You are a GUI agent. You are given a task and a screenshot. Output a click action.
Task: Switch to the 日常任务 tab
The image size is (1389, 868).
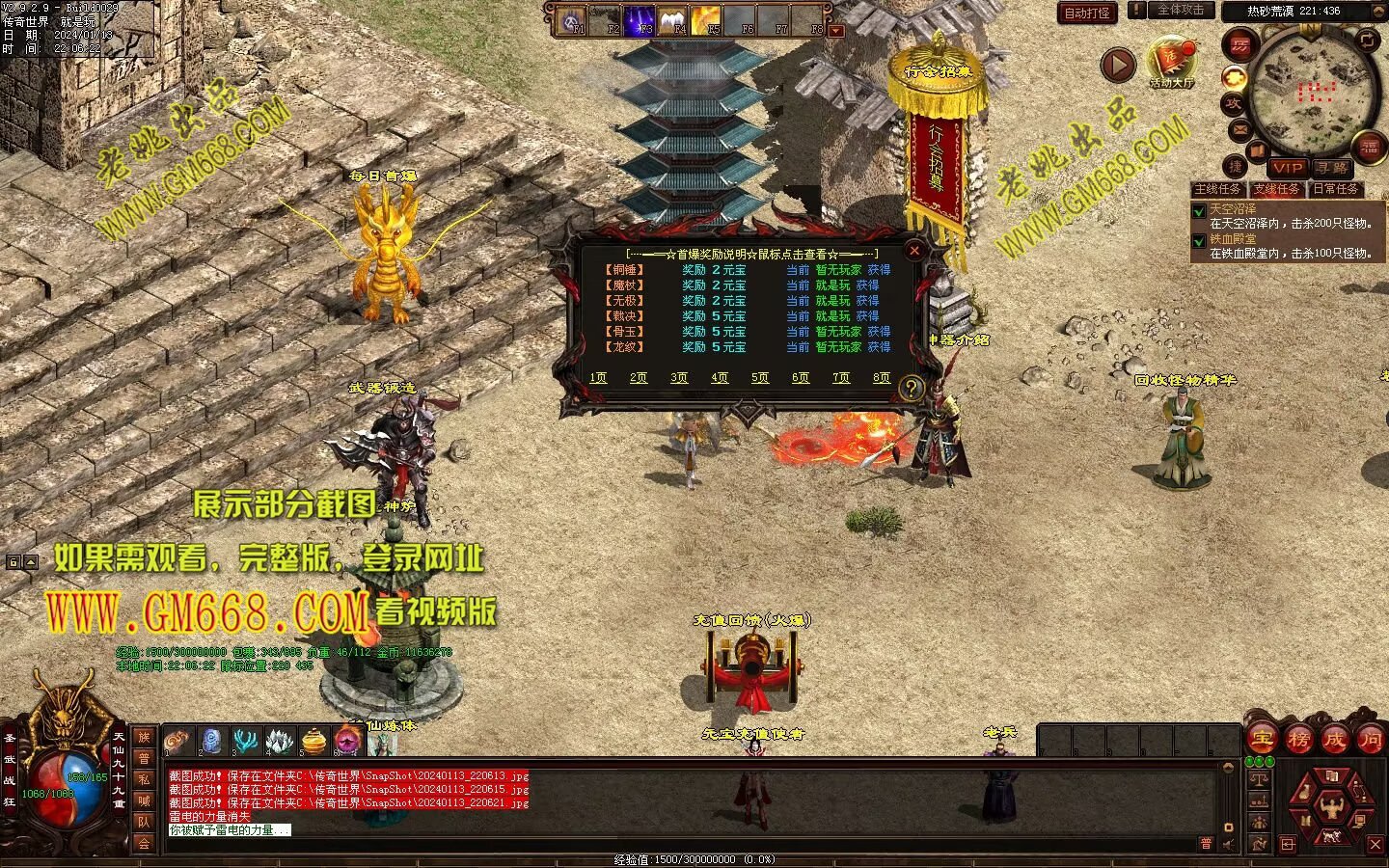[x=1336, y=190]
